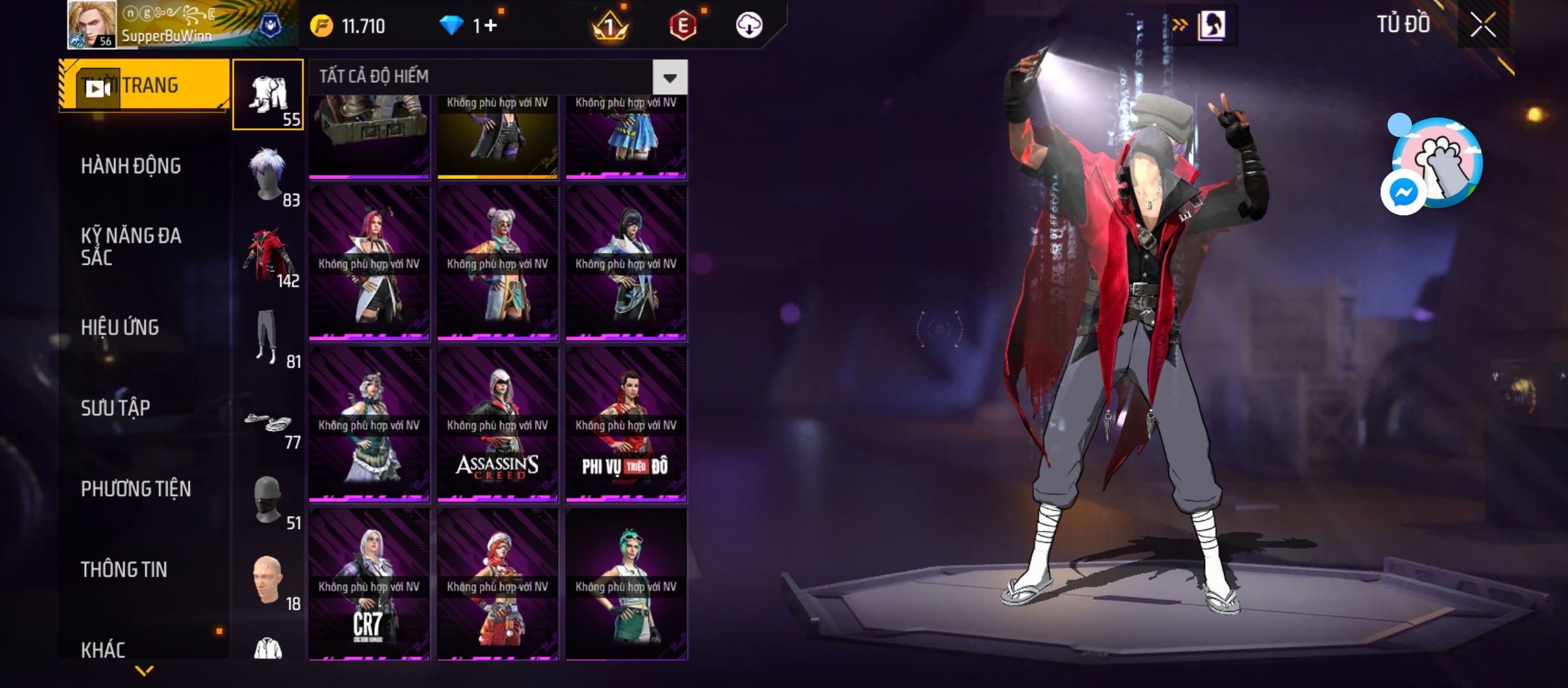The height and width of the screenshot is (688, 1568).
Task: Choose the Assassin's Creed outfit bundle
Action: click(497, 424)
